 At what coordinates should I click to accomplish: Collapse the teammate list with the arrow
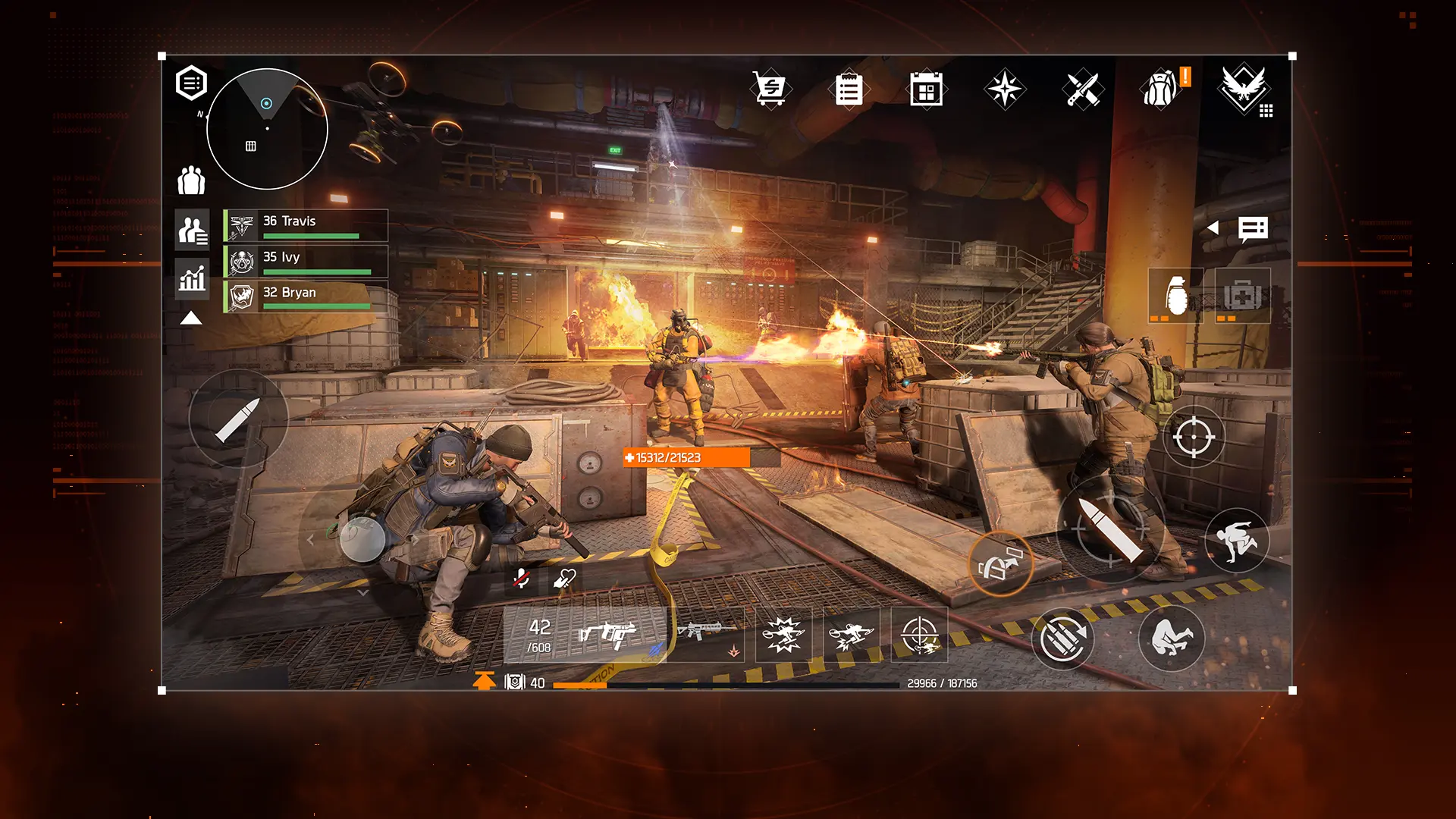(191, 318)
